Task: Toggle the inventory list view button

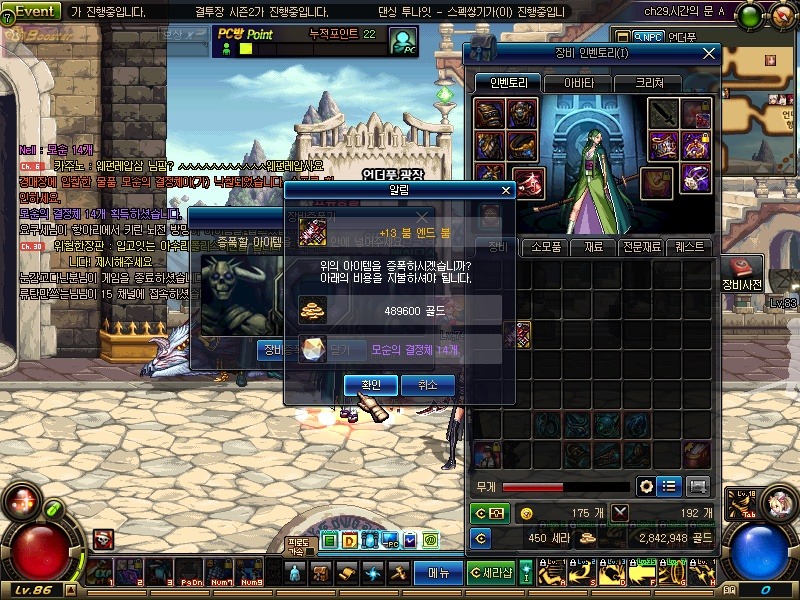Action: point(670,486)
